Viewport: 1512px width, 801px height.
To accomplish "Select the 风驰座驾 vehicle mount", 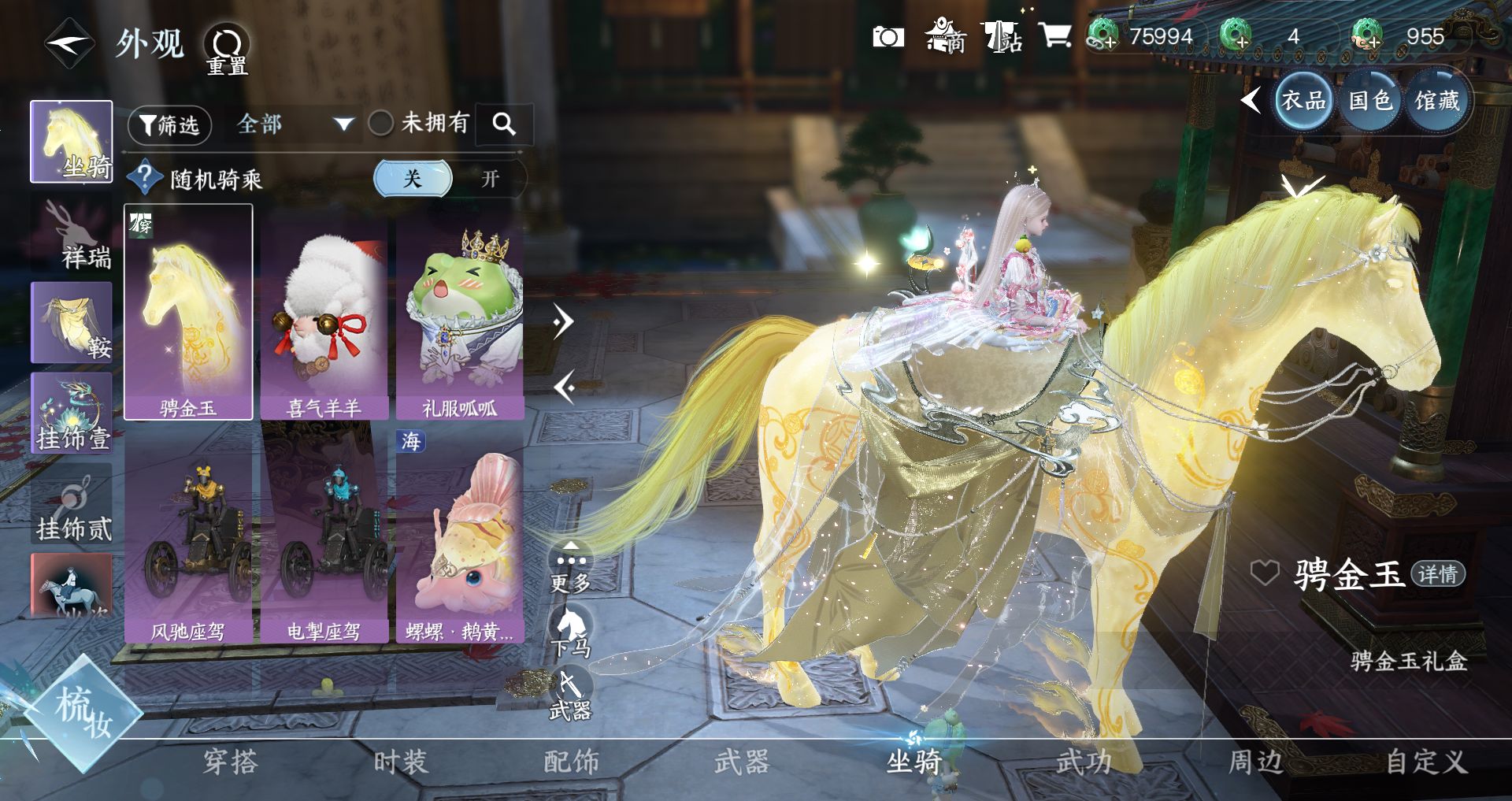I will coord(188,534).
